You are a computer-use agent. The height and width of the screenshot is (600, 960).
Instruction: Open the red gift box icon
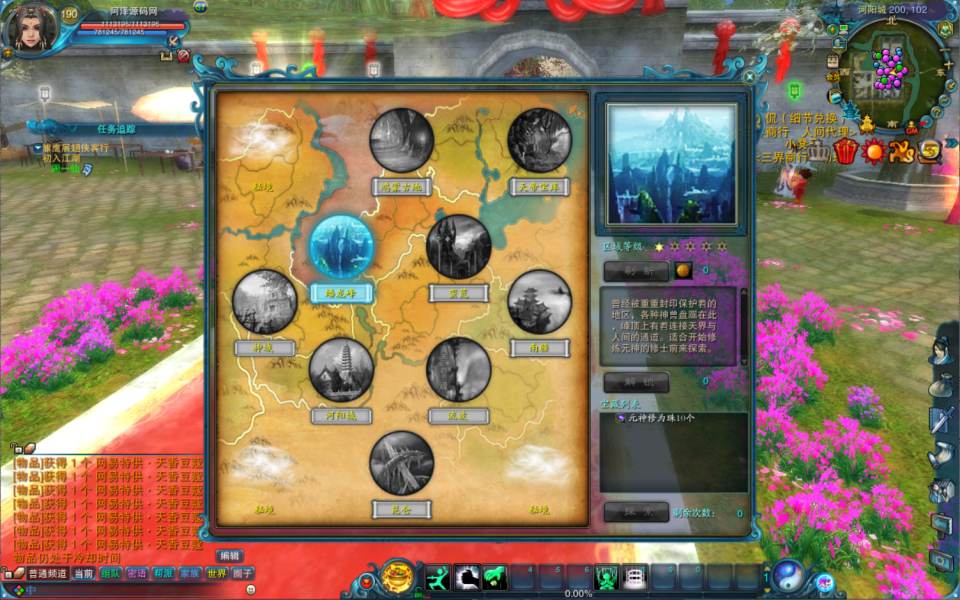click(847, 152)
